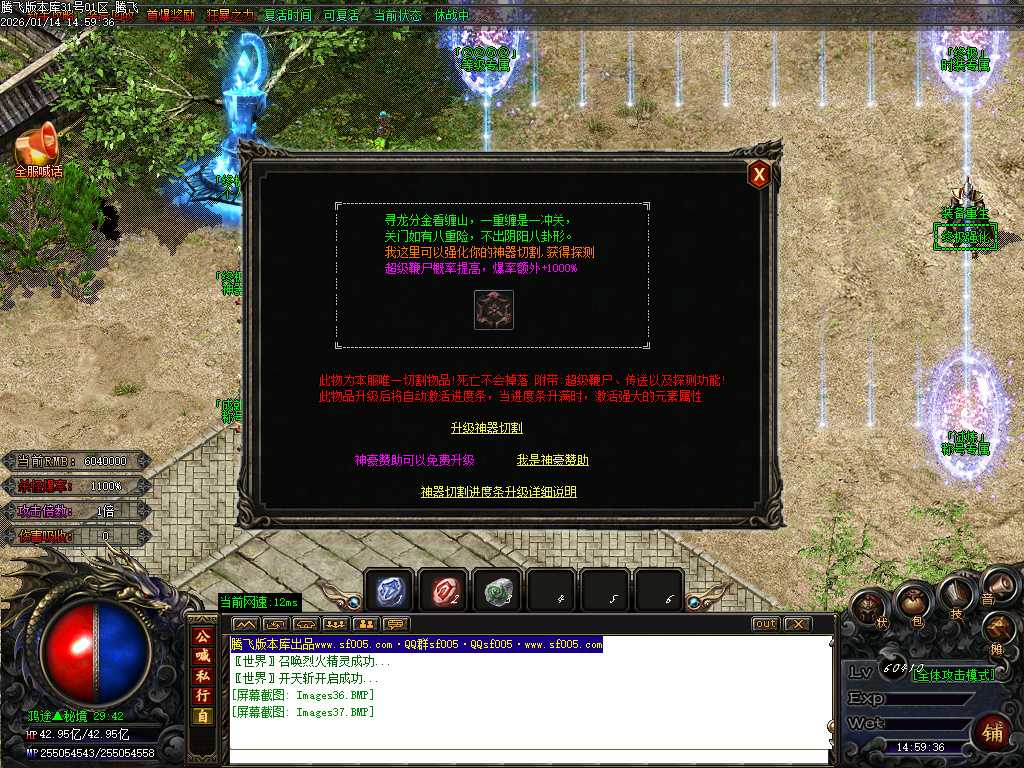Use the blue rune stone in hotbar slot 1
Viewport: 1024px width, 768px height.
pyautogui.click(x=390, y=592)
